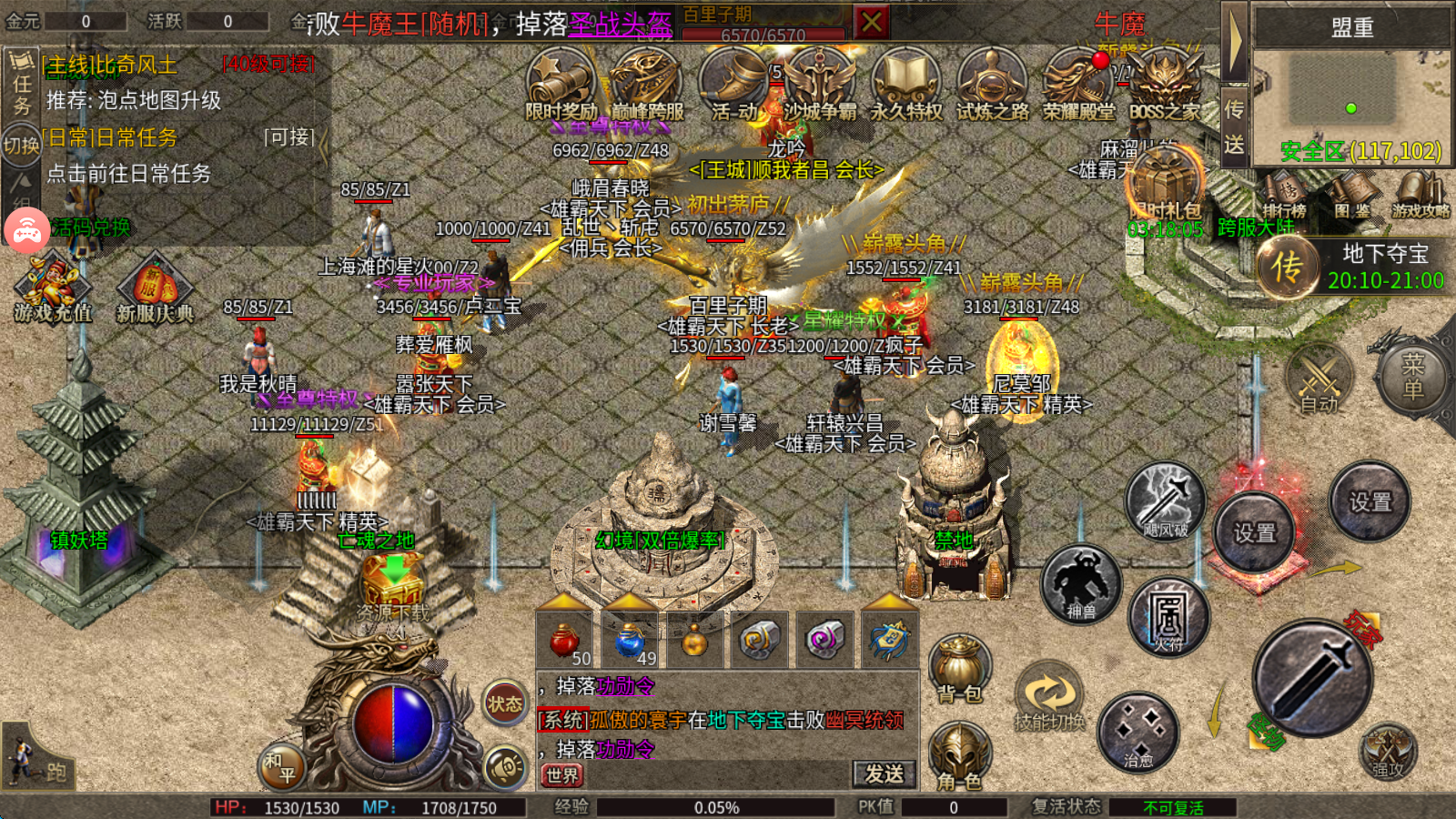This screenshot has width=1456, height=819.
Task: Open the 永久特权 privilege book icon
Action: coord(906,84)
